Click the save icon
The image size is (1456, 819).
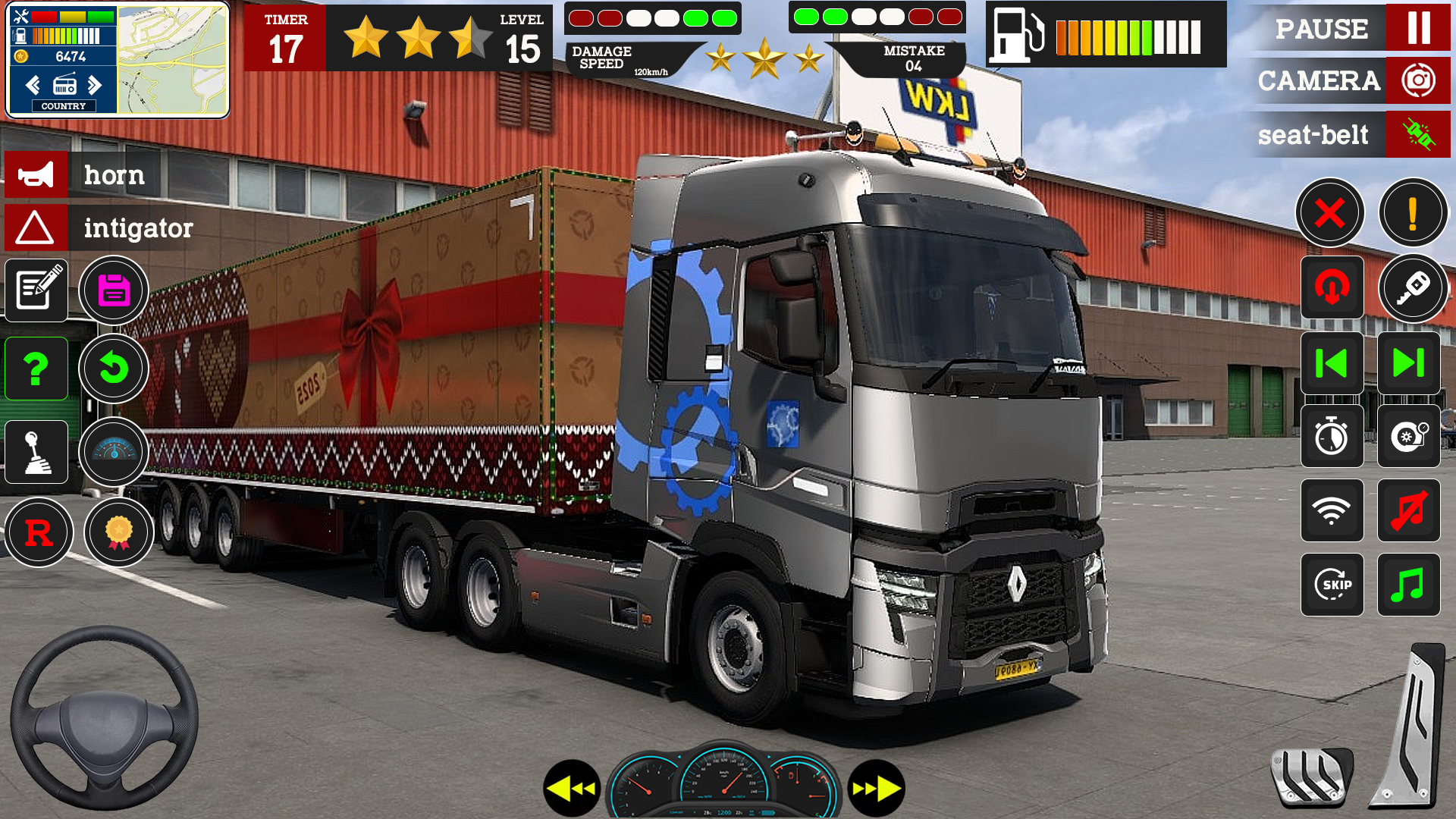[114, 290]
